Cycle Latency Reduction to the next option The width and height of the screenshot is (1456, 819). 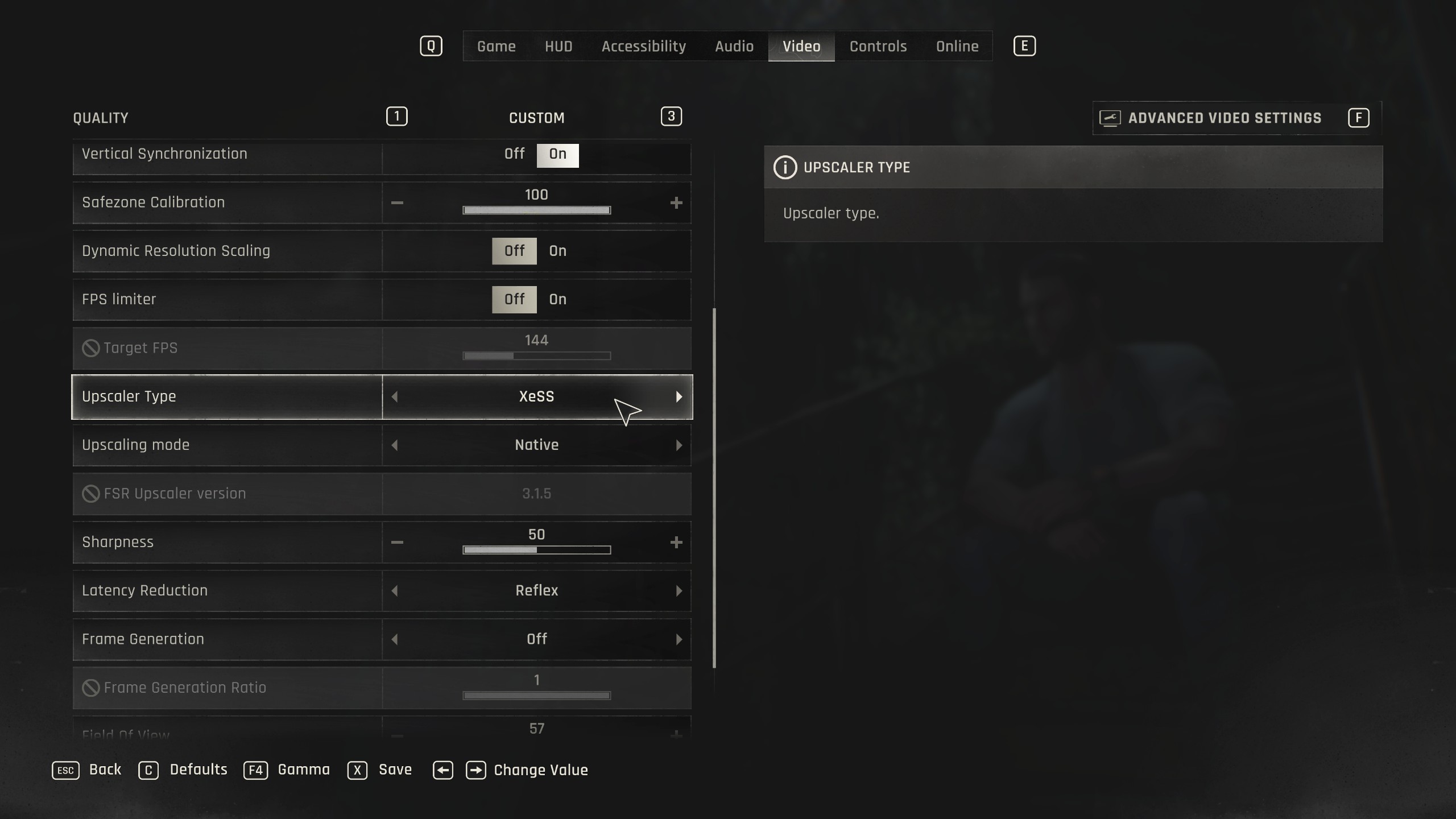679,591
